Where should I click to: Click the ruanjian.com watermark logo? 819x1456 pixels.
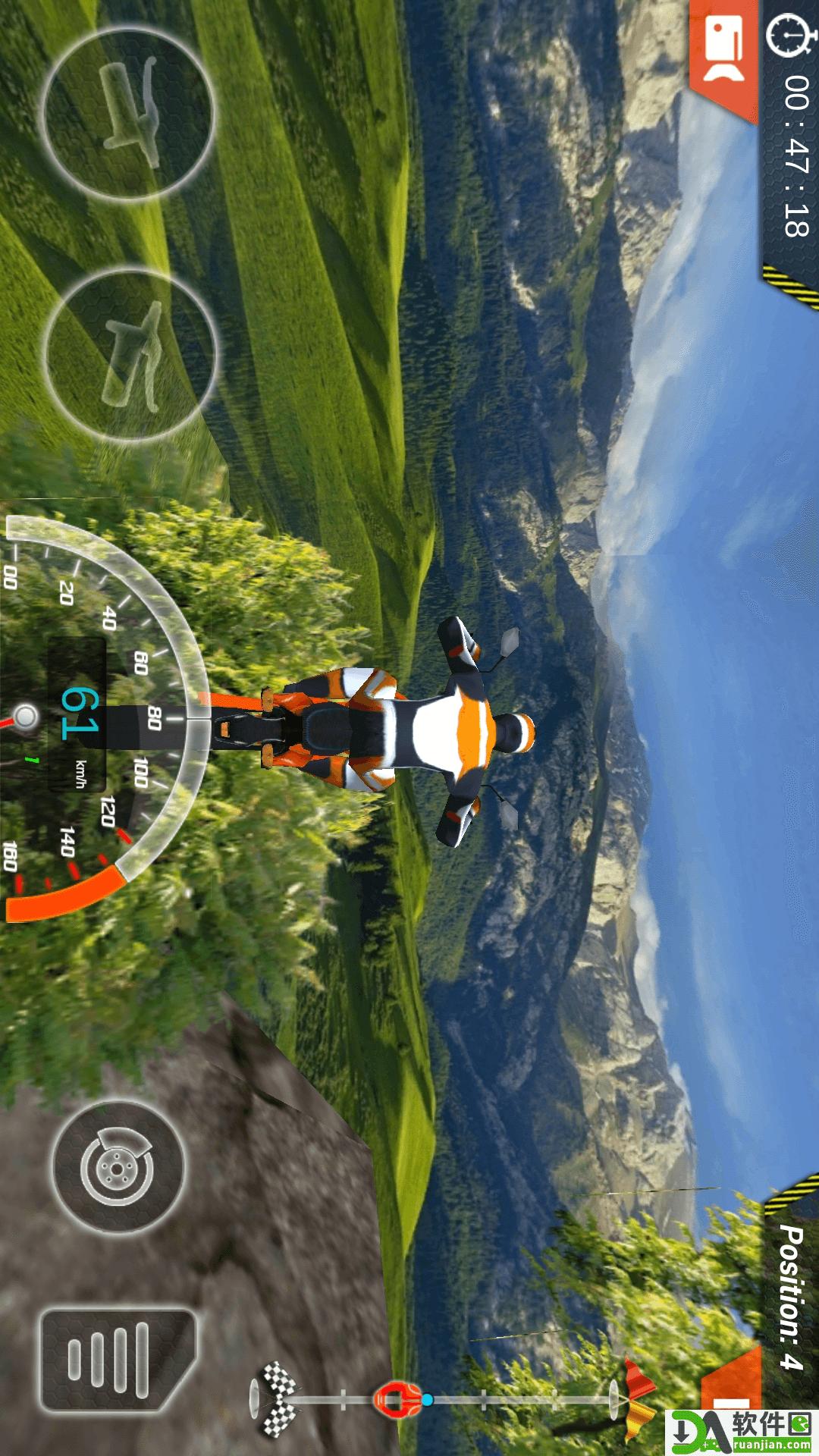click(742, 1432)
